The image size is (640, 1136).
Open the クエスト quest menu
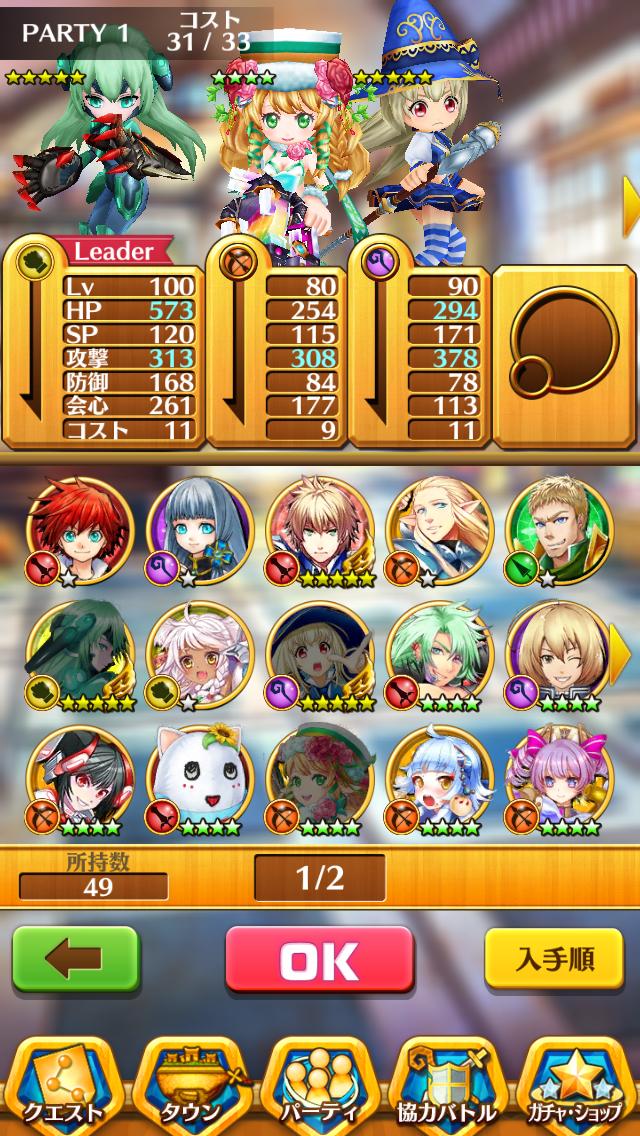(x=63, y=1084)
